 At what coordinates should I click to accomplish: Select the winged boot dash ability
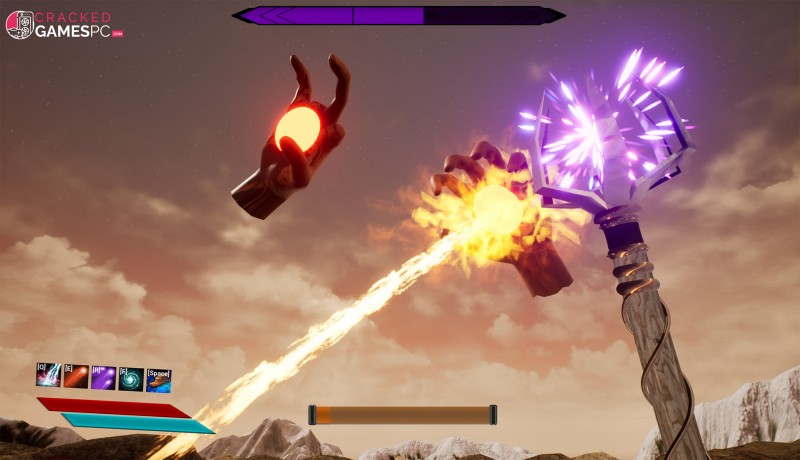(158, 380)
